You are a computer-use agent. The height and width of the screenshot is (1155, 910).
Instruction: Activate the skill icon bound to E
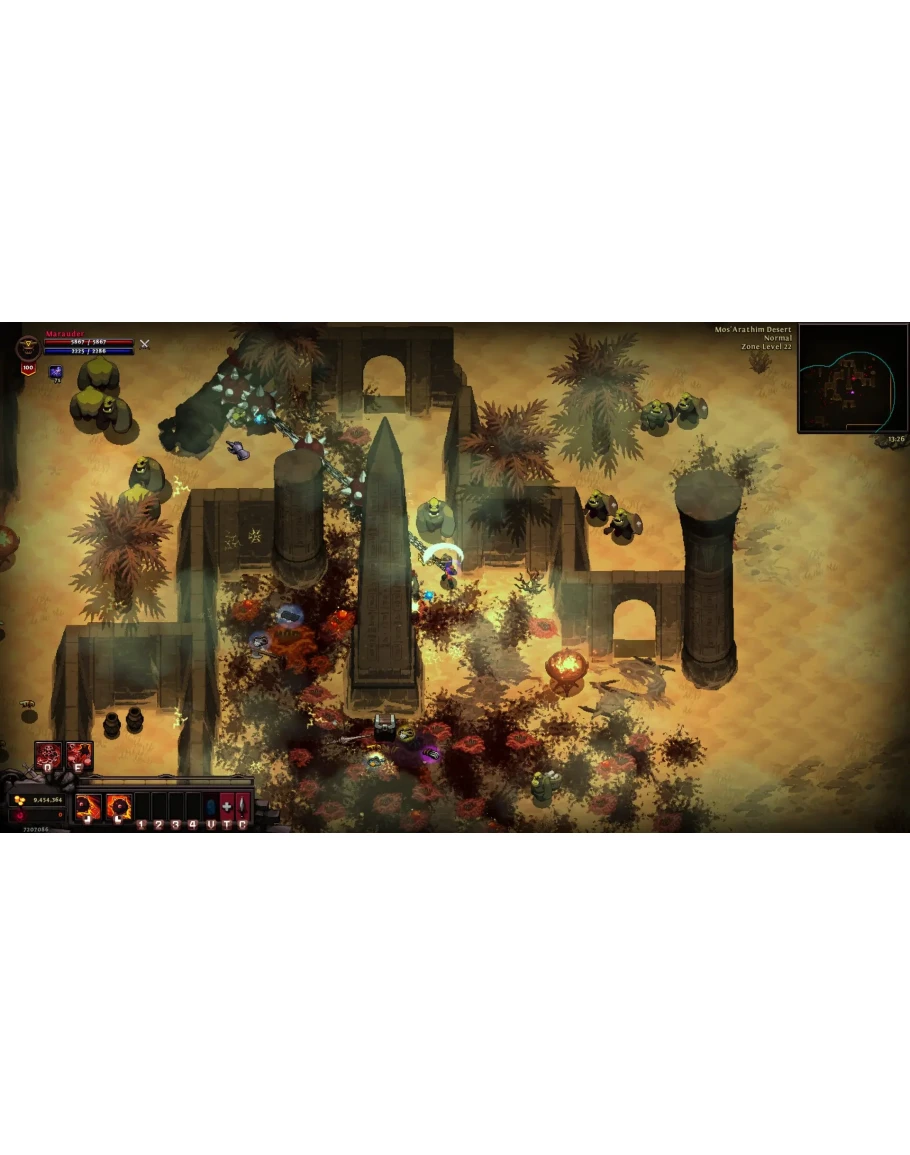click(79, 756)
